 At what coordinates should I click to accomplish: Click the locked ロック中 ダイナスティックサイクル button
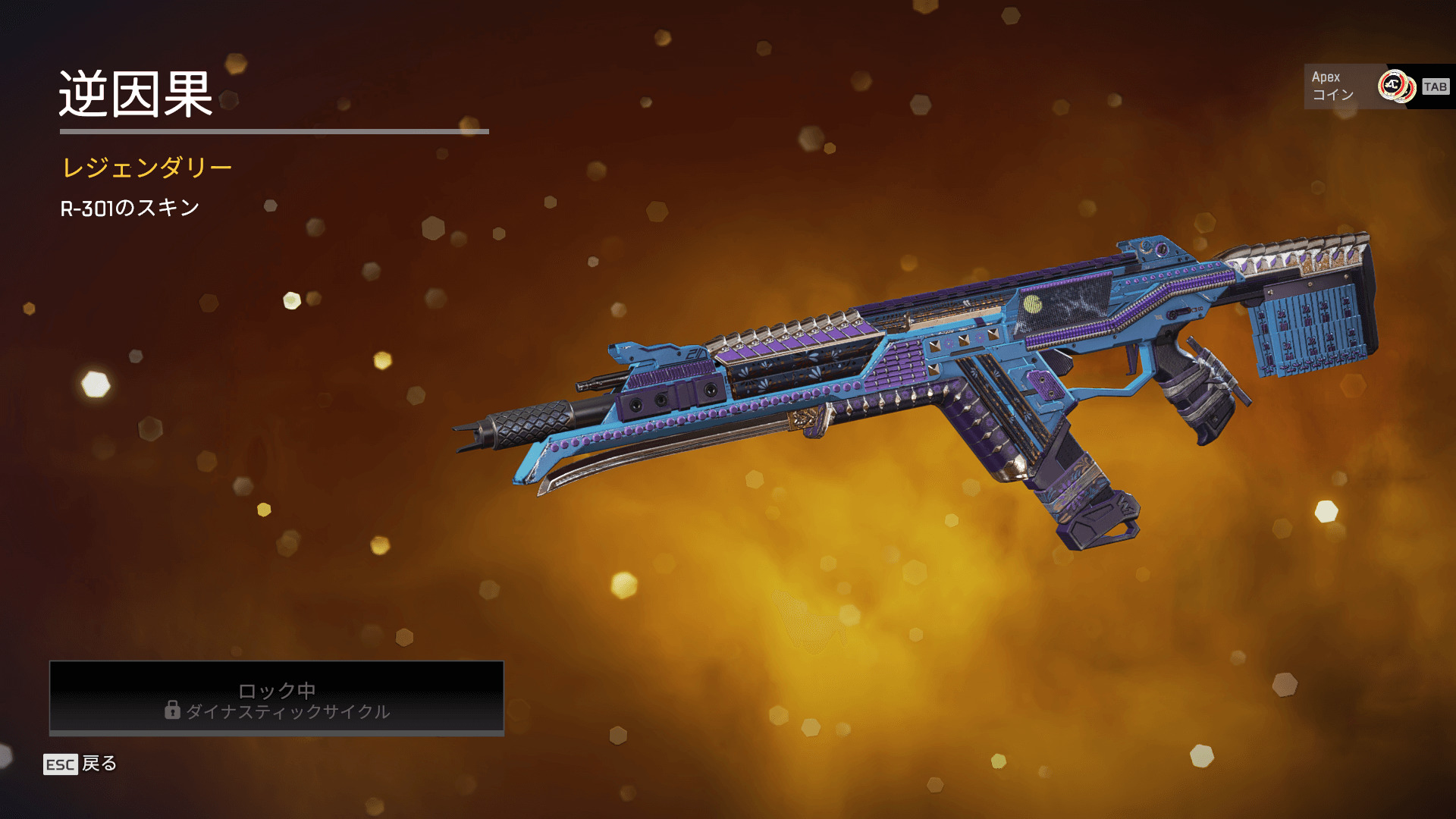click(277, 698)
